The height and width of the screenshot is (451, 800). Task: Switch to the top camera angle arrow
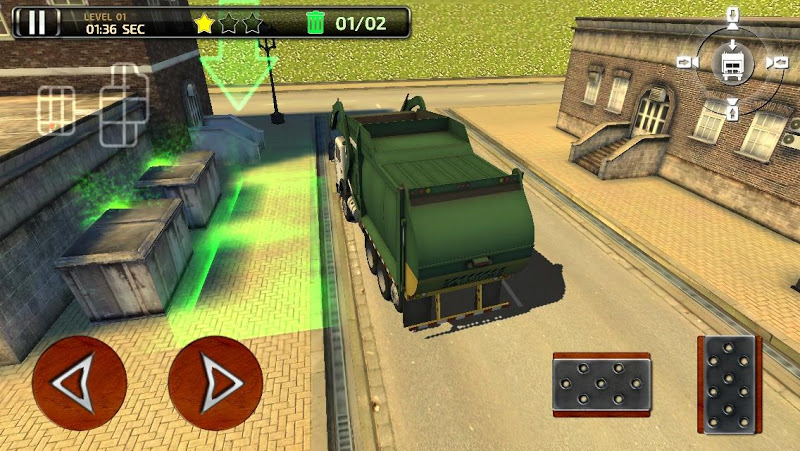coord(731,17)
